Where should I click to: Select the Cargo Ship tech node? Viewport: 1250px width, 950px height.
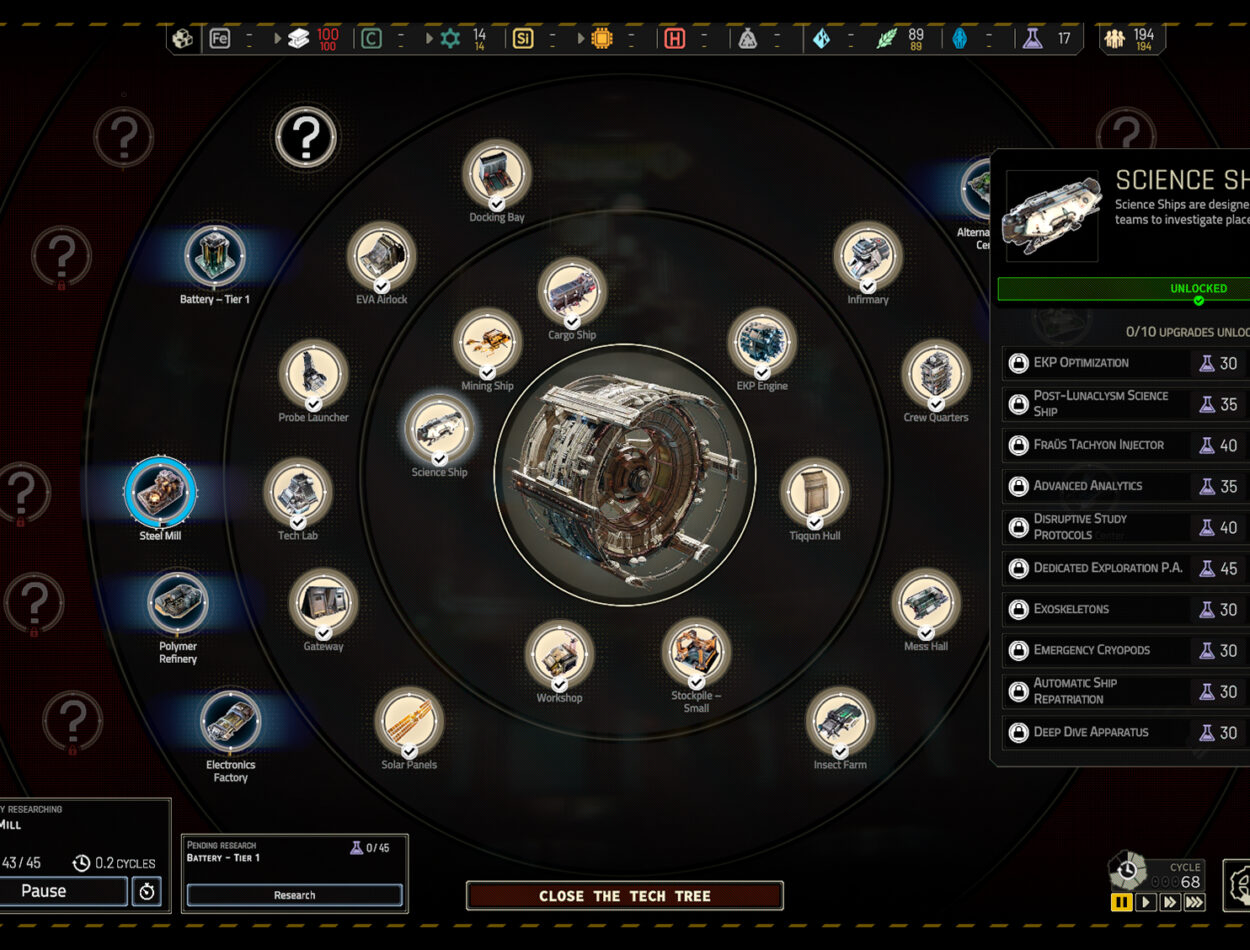572,292
